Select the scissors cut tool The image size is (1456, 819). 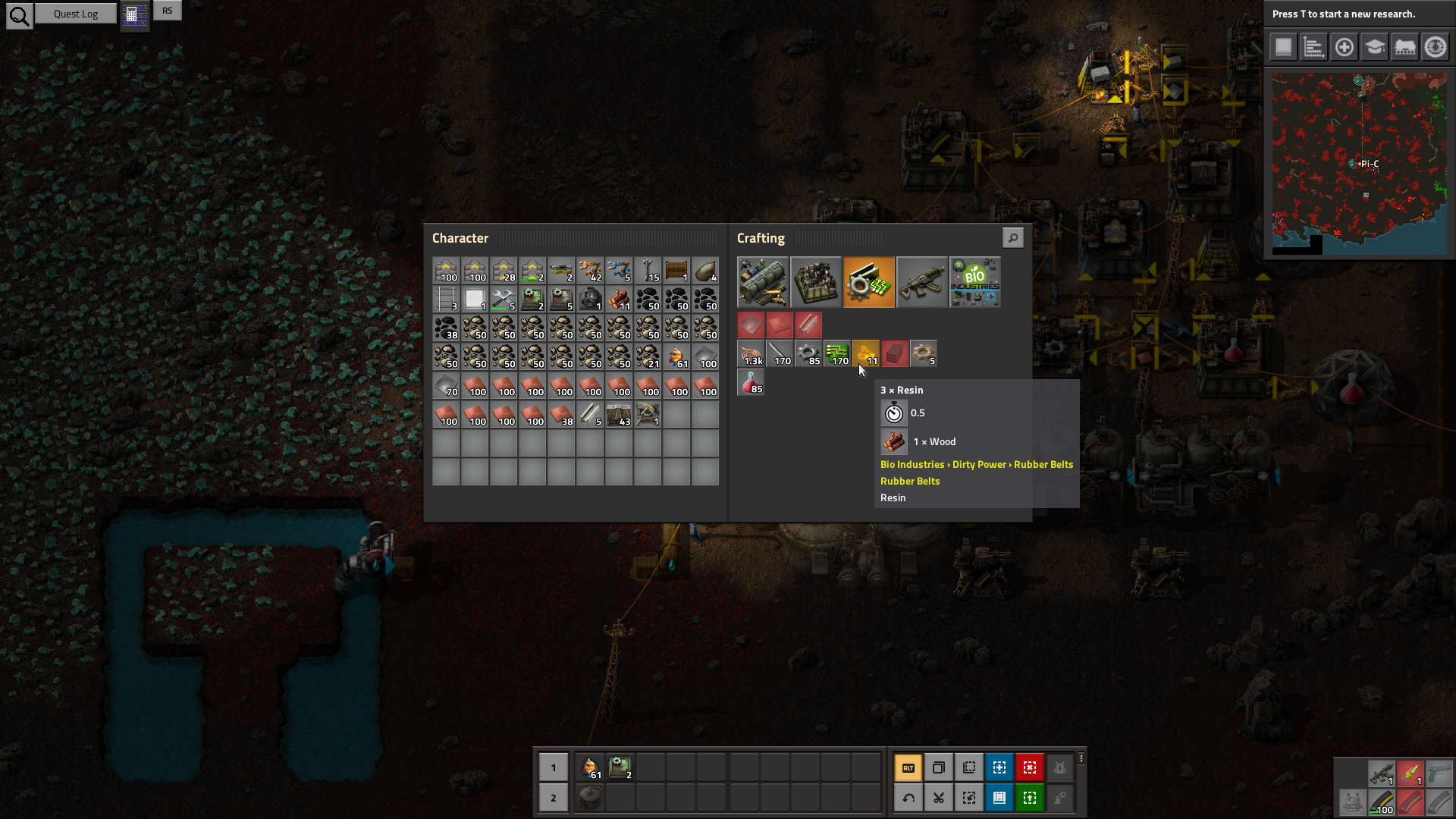click(939, 798)
